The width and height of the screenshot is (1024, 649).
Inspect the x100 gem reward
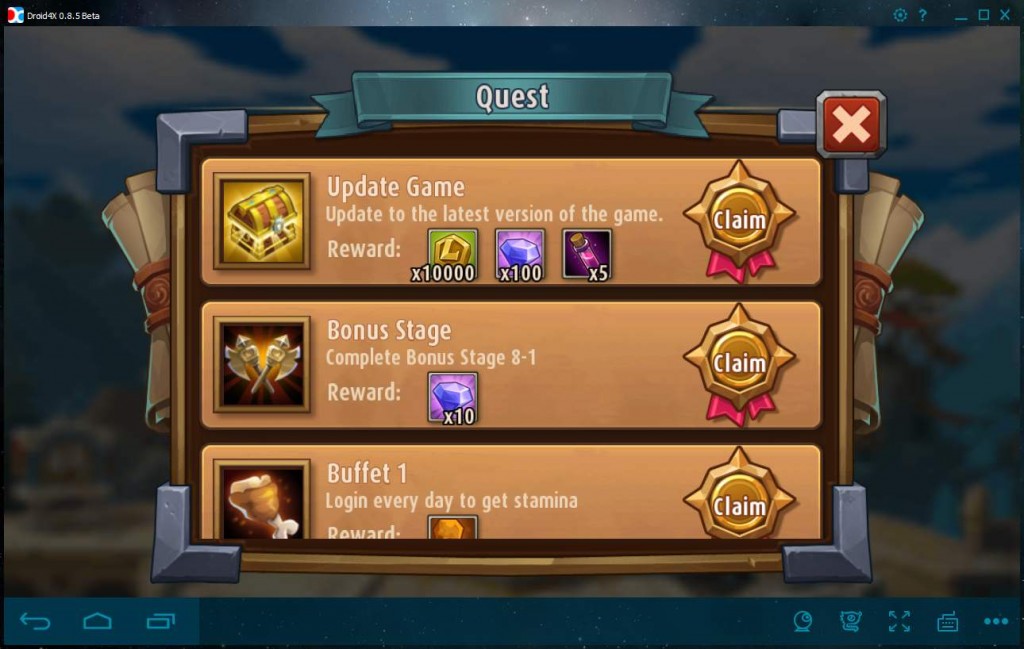520,252
